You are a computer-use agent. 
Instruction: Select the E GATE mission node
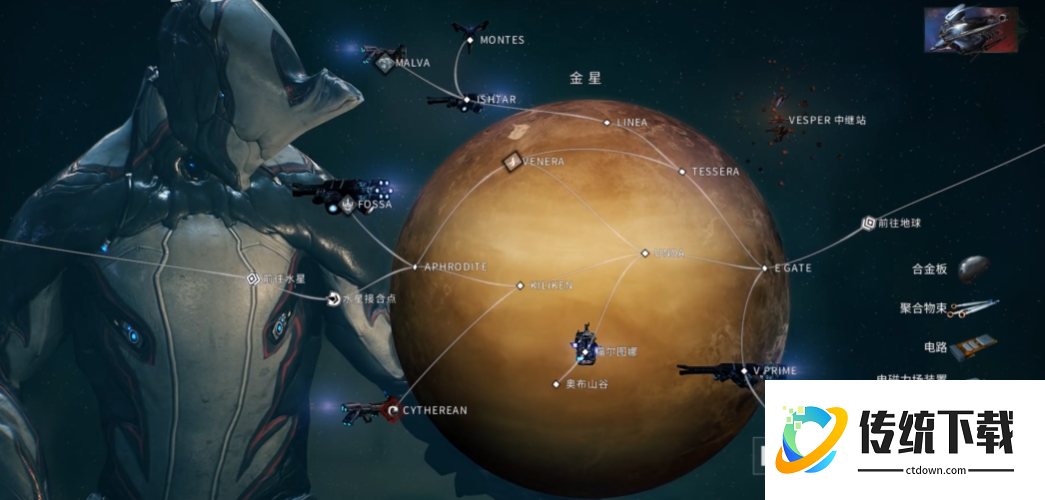[x=765, y=268]
